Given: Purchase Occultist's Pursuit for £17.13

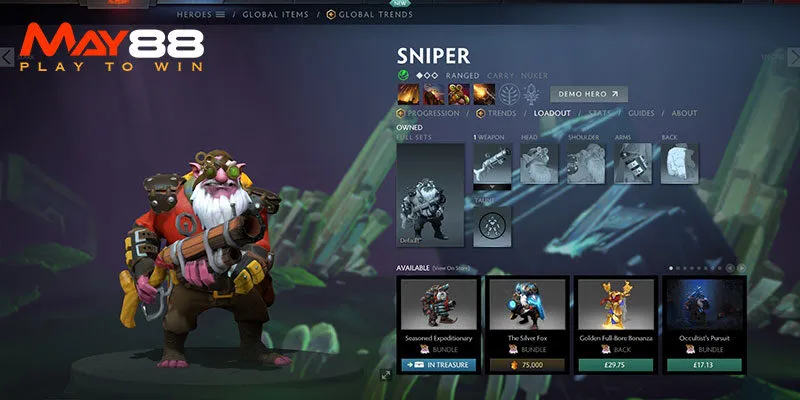Looking at the screenshot, I should [706, 366].
